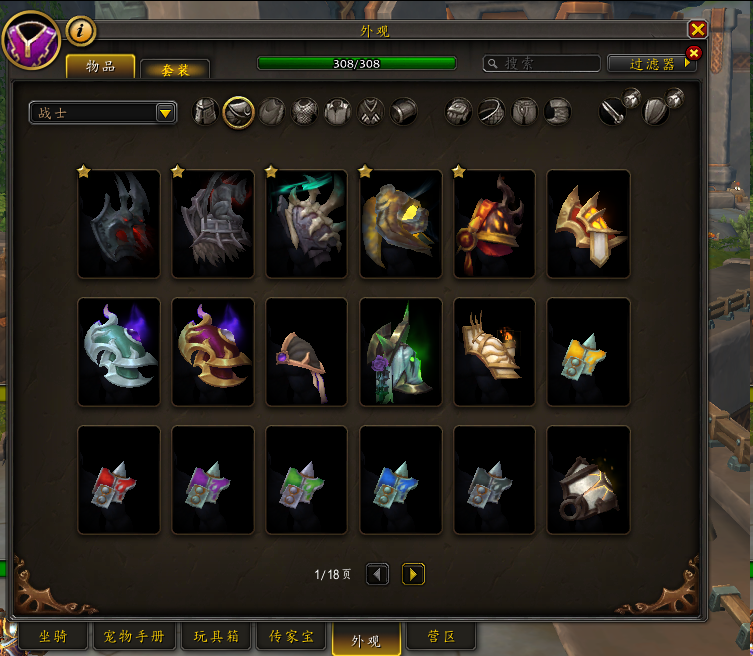This screenshot has width=753, height=656.
Task: Go to the previous appearance page
Action: point(377,574)
